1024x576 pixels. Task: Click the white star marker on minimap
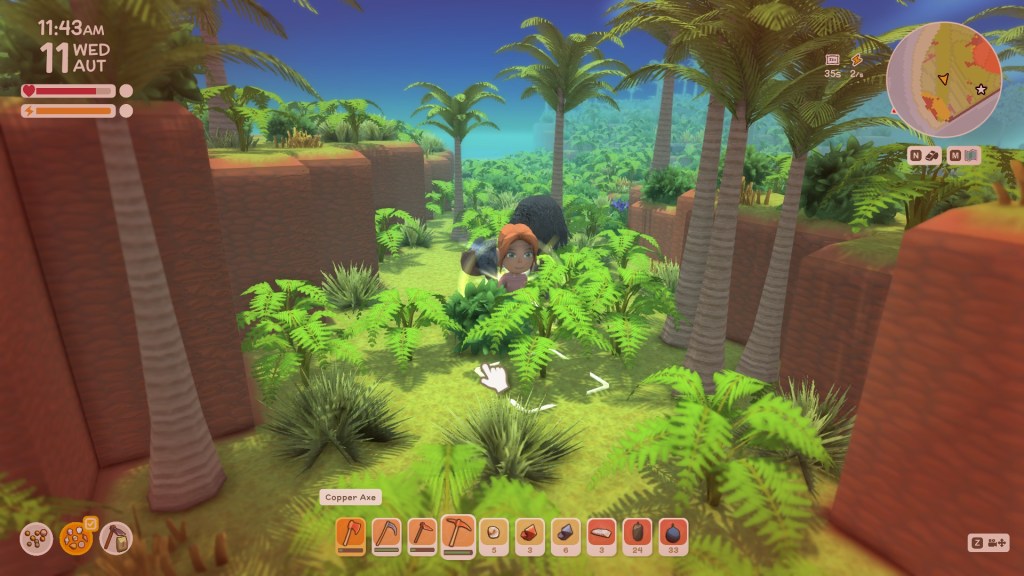pyautogui.click(x=981, y=90)
